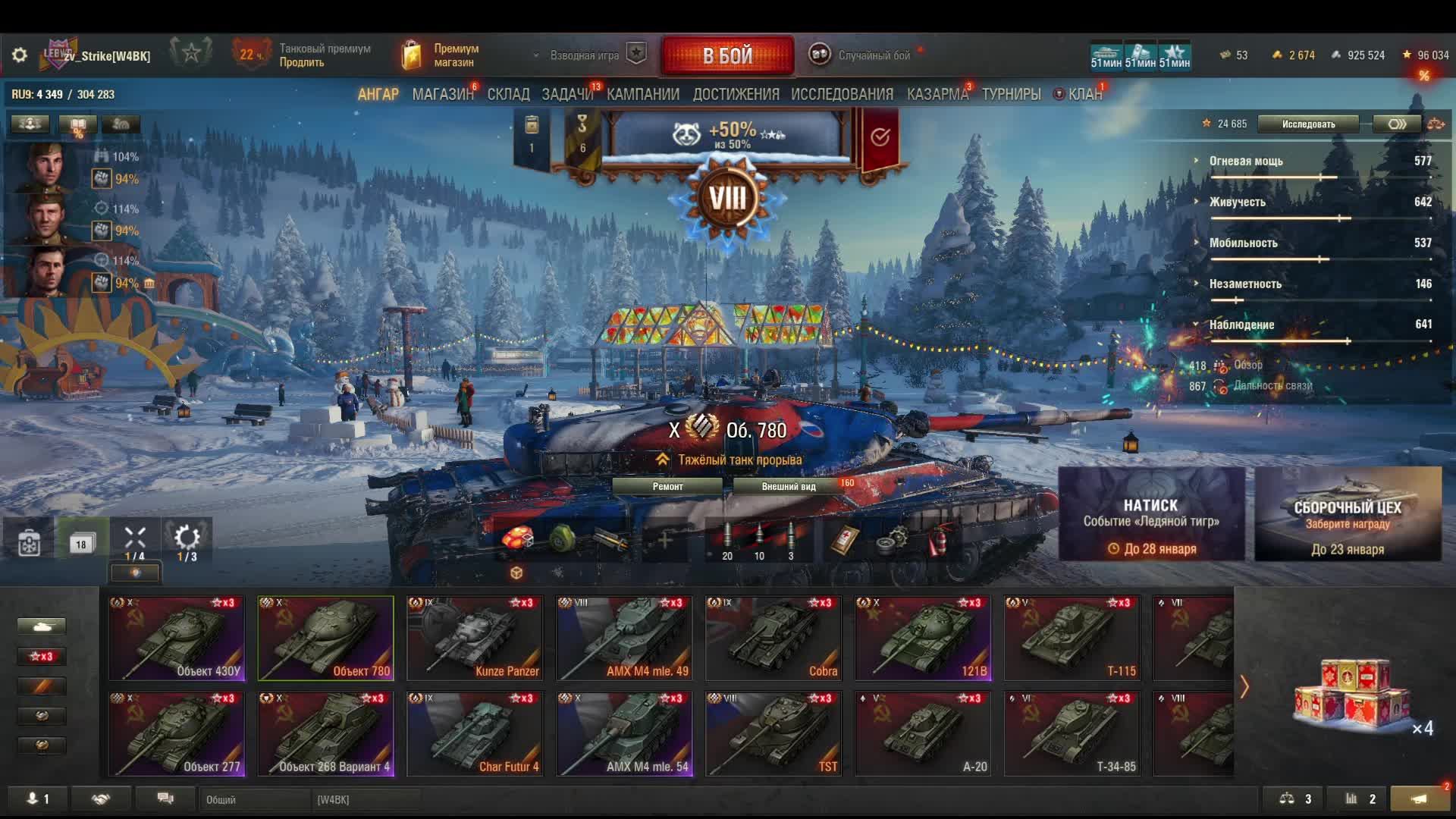Screen dimensions: 1456x819
Task: Select the Объект 430У tank
Action: click(x=177, y=639)
